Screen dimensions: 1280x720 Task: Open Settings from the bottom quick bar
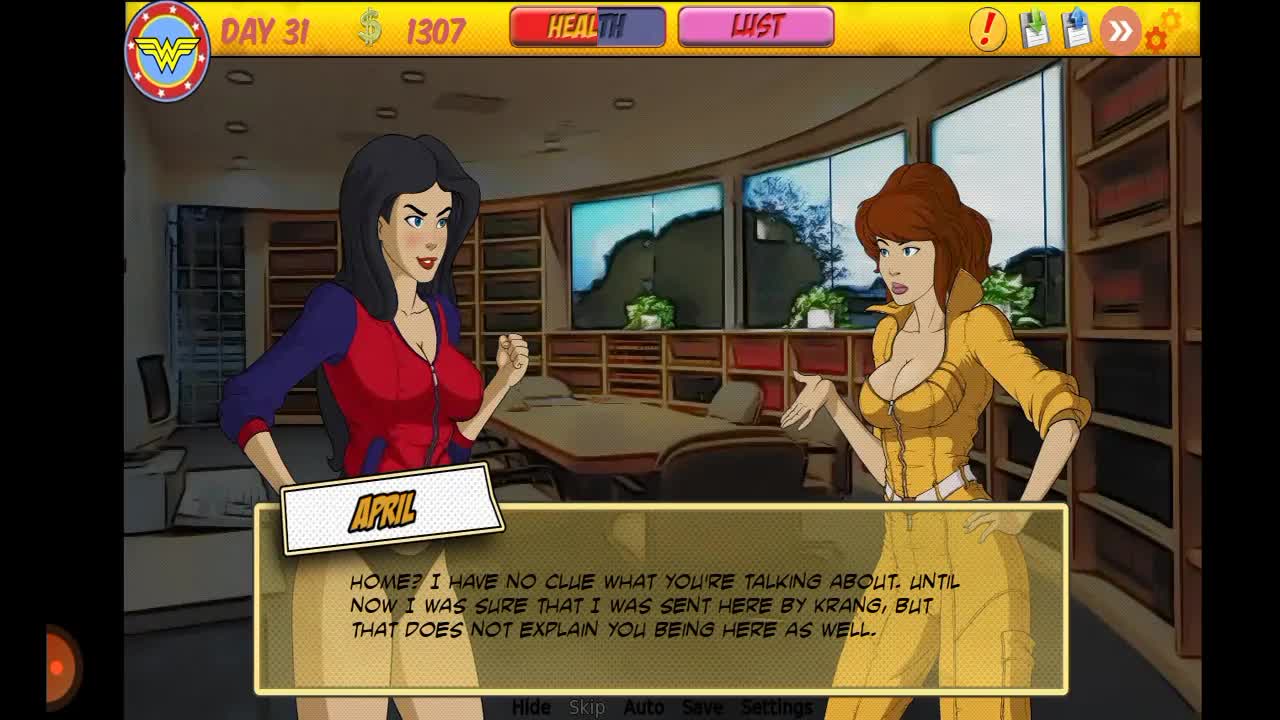pyautogui.click(x=777, y=707)
